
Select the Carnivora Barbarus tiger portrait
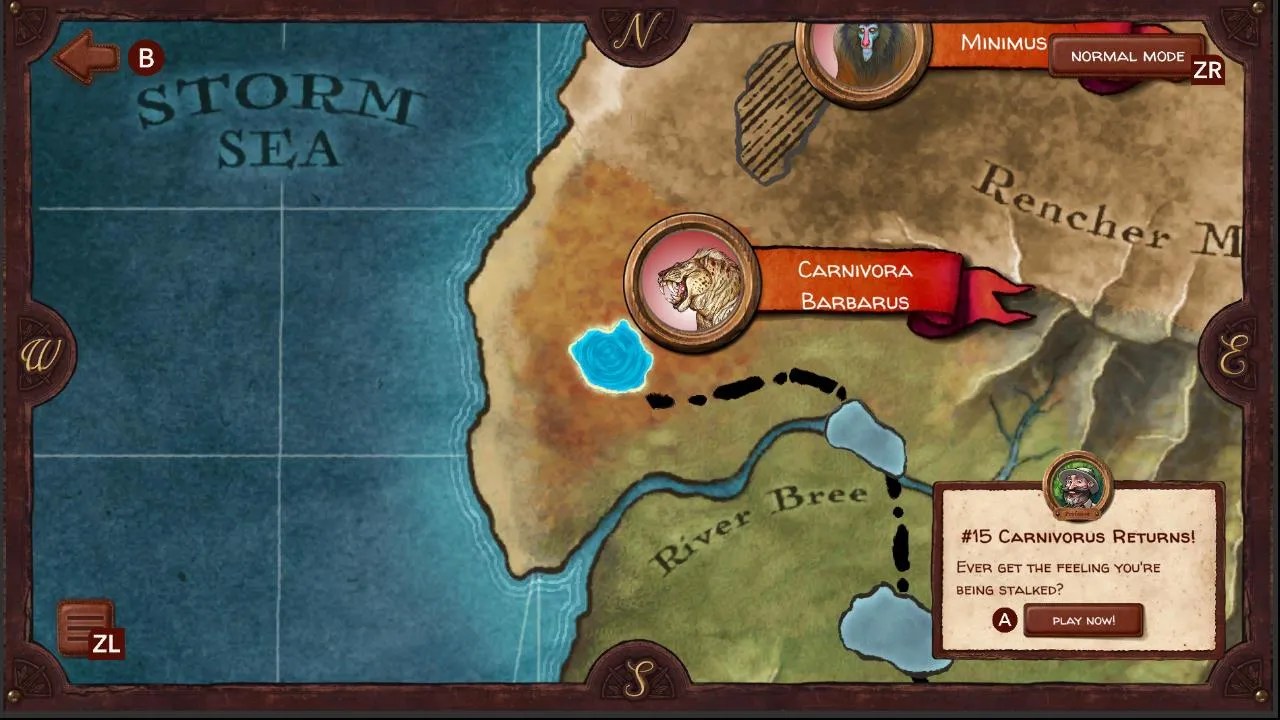[x=693, y=283]
